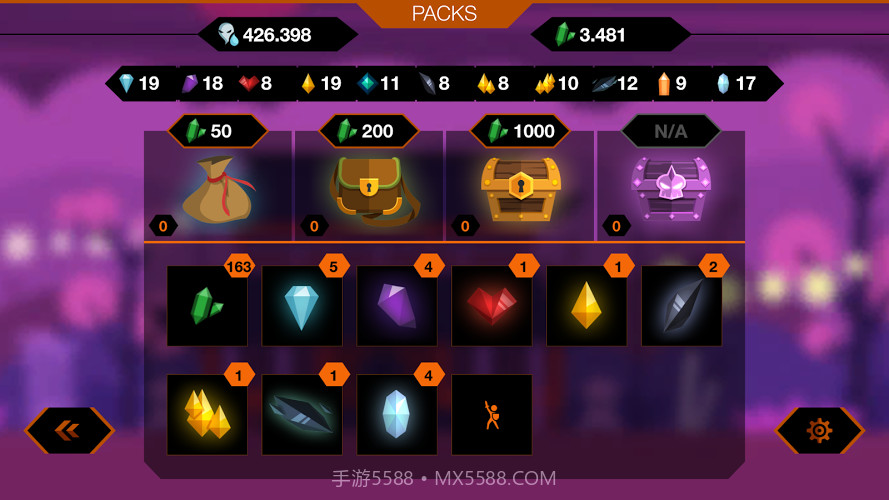This screenshot has height=500, width=889.
Task: Select the yellow gem cluster reward slot
Action: coord(207,414)
